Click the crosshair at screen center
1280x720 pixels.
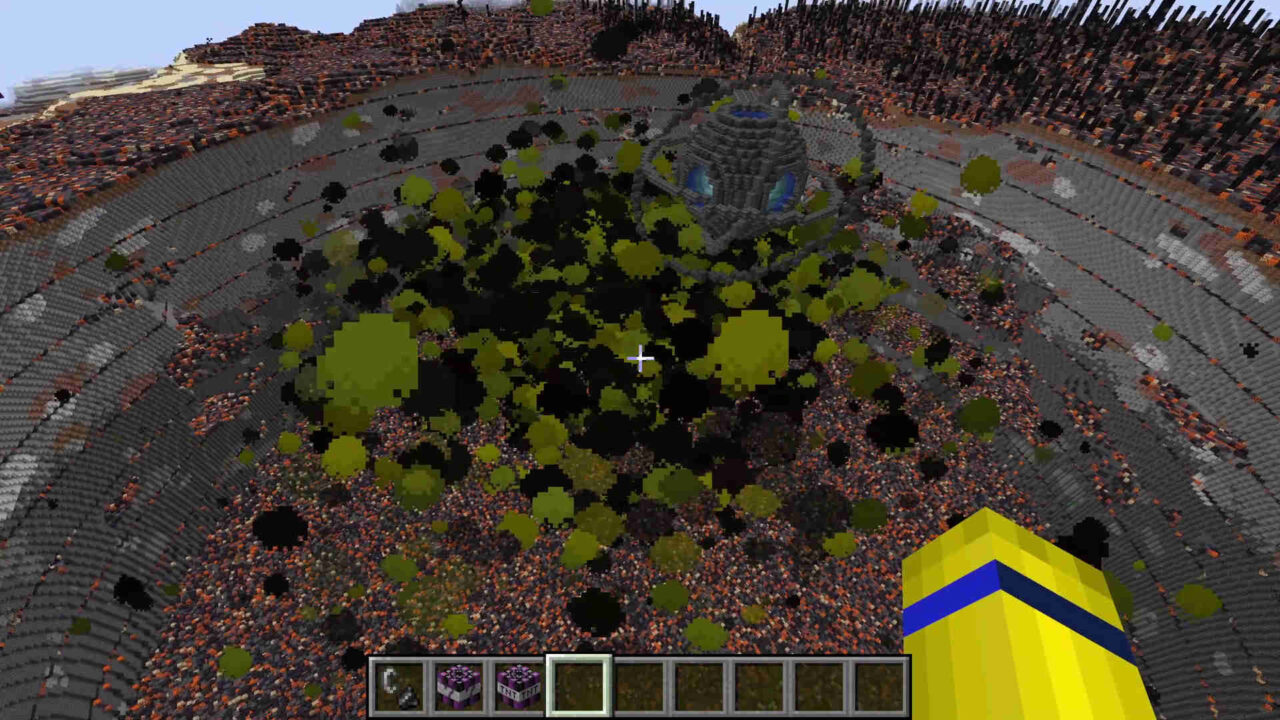coord(640,358)
